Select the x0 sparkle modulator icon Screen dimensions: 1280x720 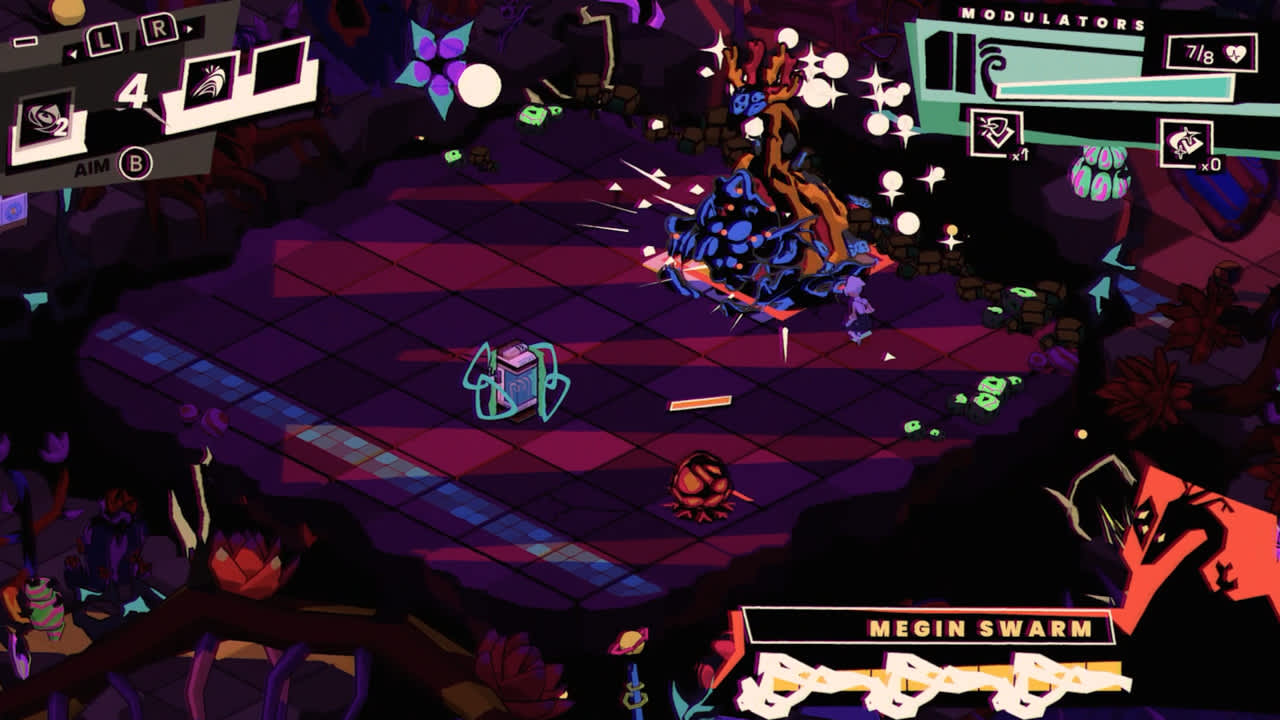(1185, 142)
